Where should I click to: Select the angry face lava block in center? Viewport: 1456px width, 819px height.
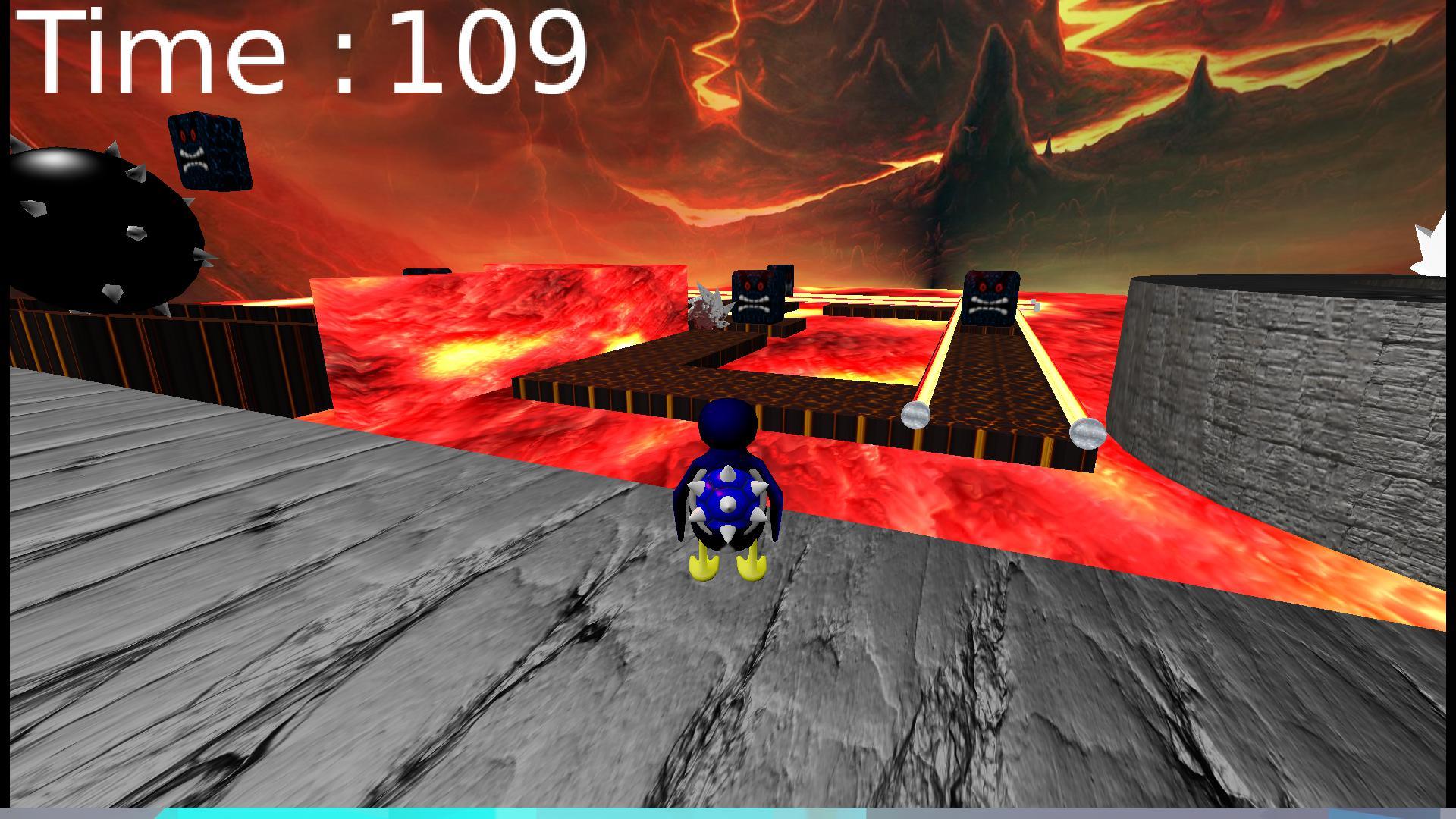point(755,296)
